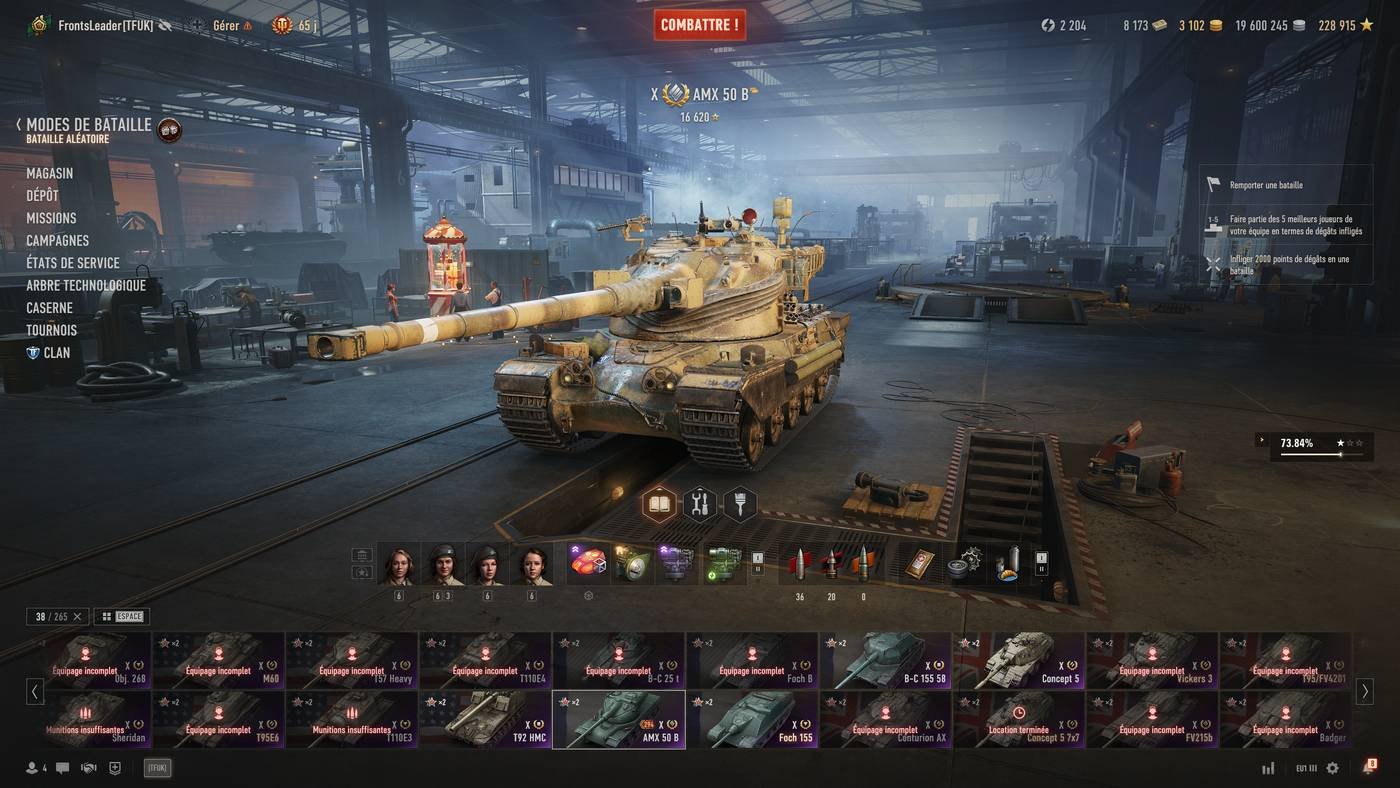Toggle the carousel grid layout next to ESPACE
This screenshot has width=1400, height=788.
click(x=106, y=616)
